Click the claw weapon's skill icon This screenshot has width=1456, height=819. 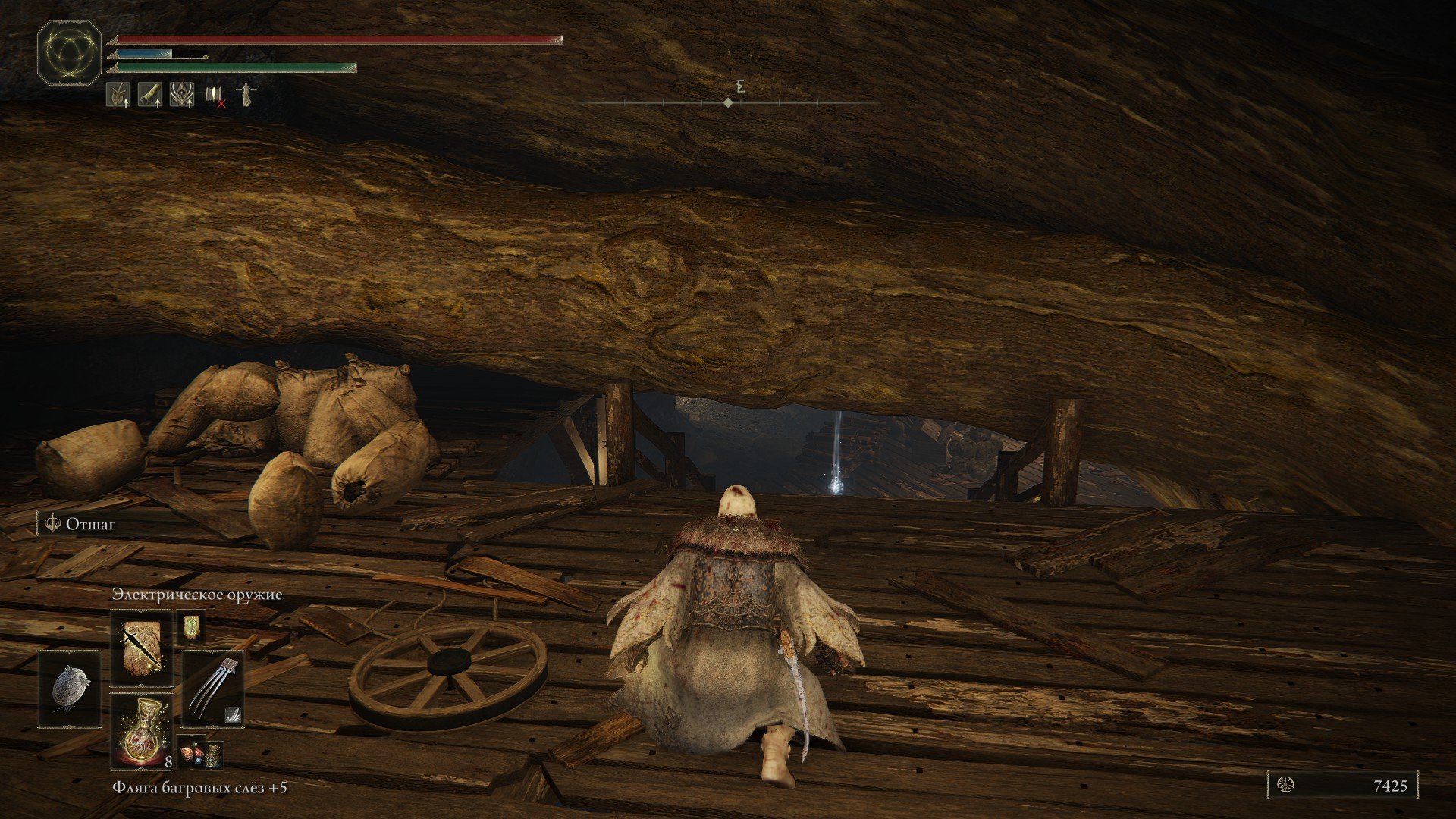pyautogui.click(x=234, y=714)
